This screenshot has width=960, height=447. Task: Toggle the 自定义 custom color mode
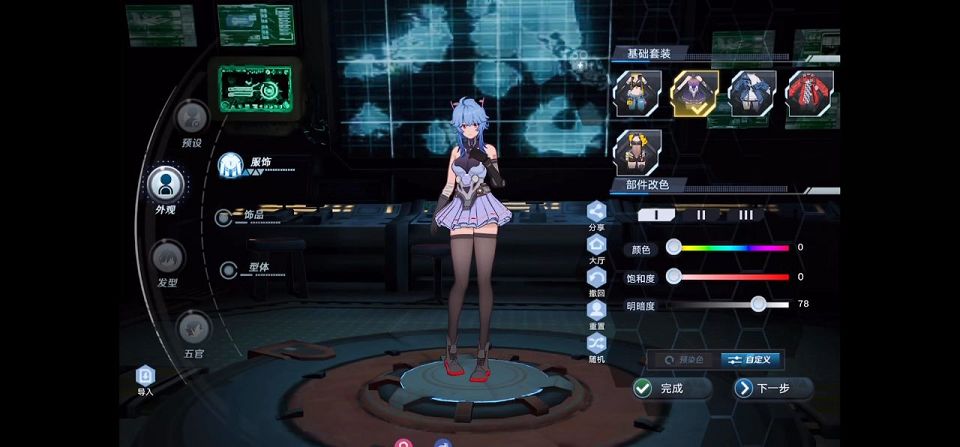click(752, 360)
